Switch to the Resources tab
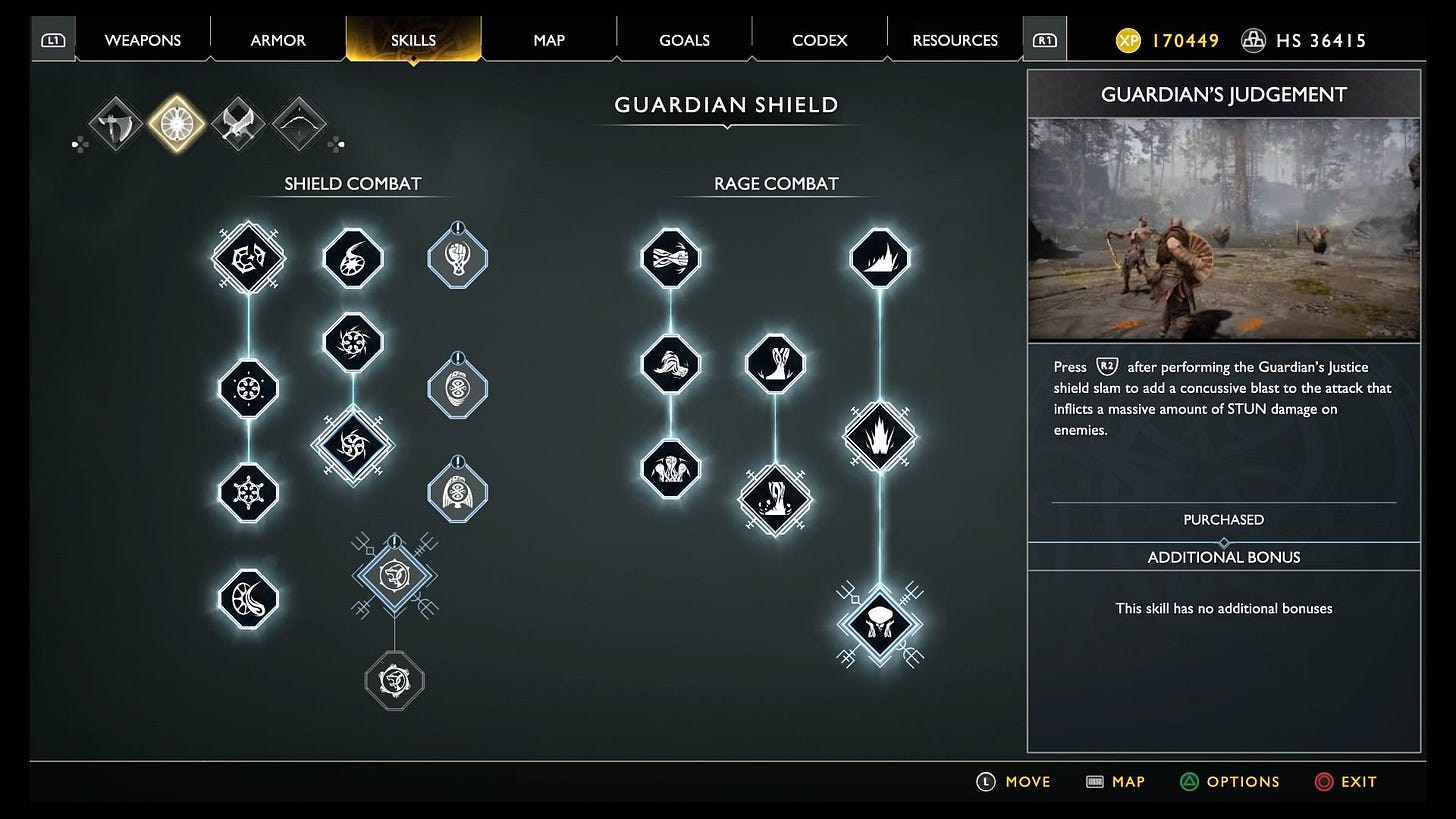The width and height of the screenshot is (1456, 819). click(955, 41)
